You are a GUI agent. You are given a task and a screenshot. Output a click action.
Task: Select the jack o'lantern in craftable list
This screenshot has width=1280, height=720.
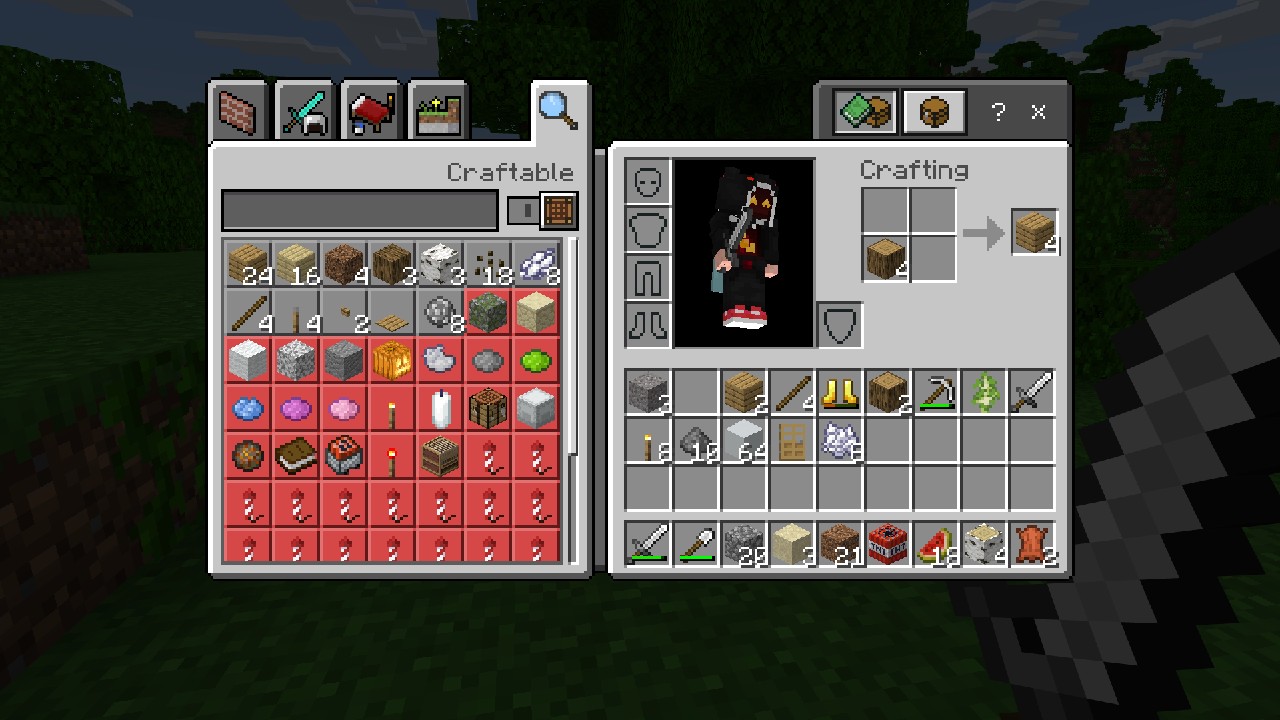point(391,361)
